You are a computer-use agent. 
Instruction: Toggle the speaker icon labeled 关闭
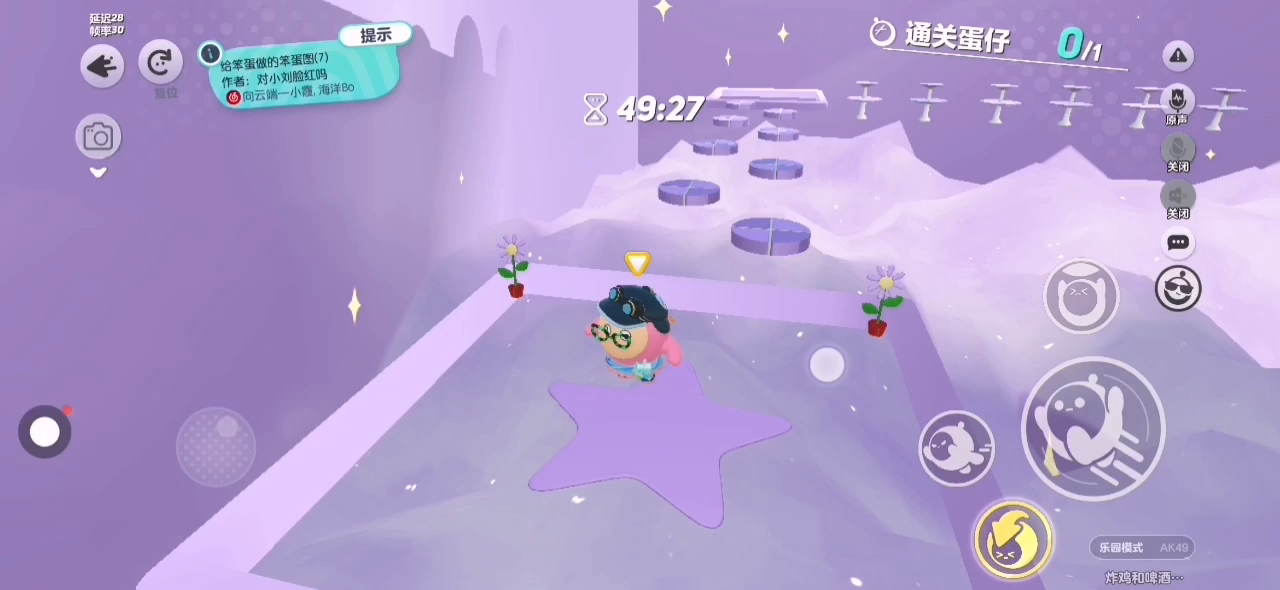[1177, 195]
